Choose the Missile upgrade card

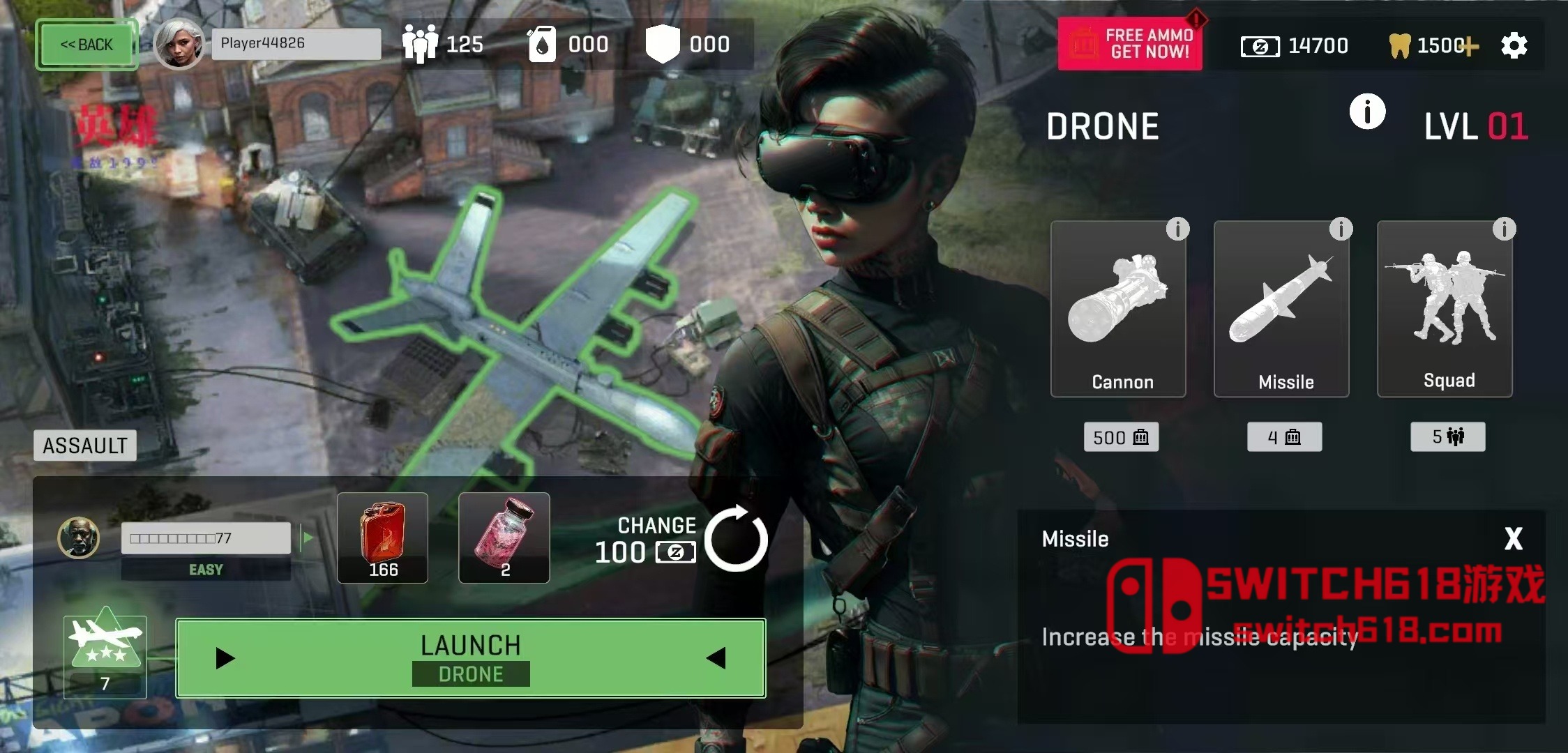(1281, 309)
